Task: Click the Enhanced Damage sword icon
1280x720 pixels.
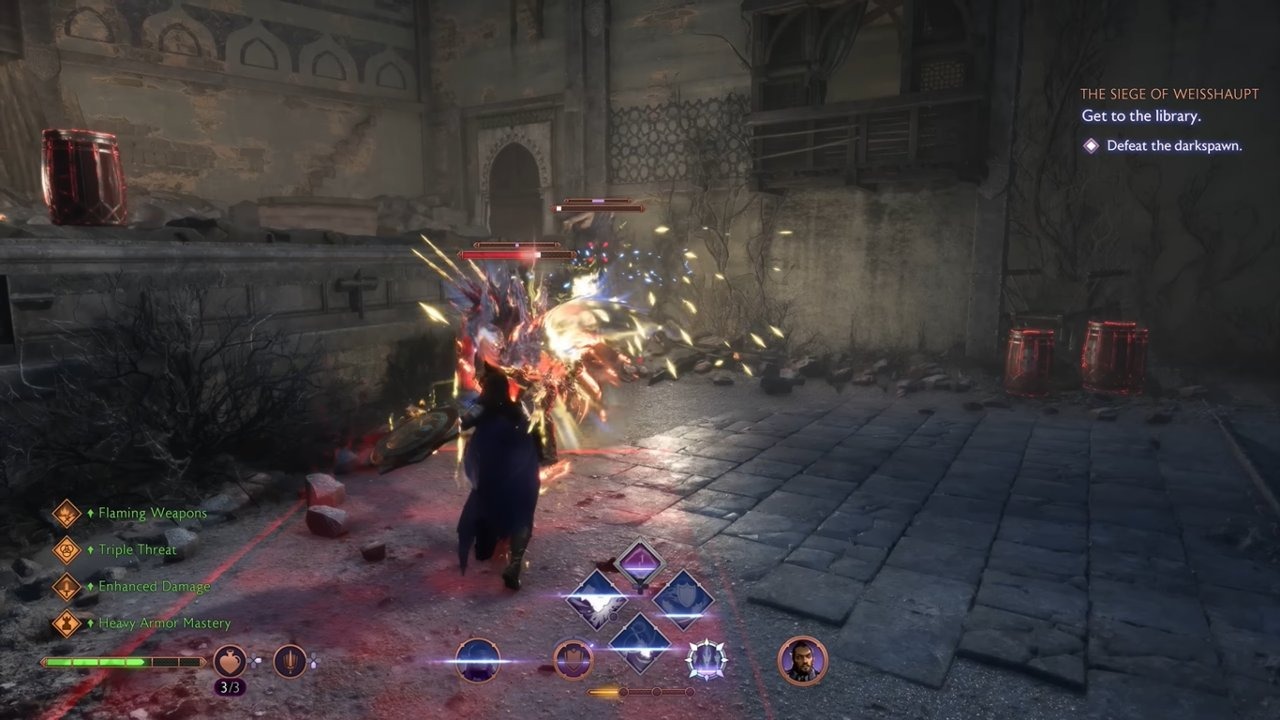Action: pyautogui.click(x=66, y=587)
